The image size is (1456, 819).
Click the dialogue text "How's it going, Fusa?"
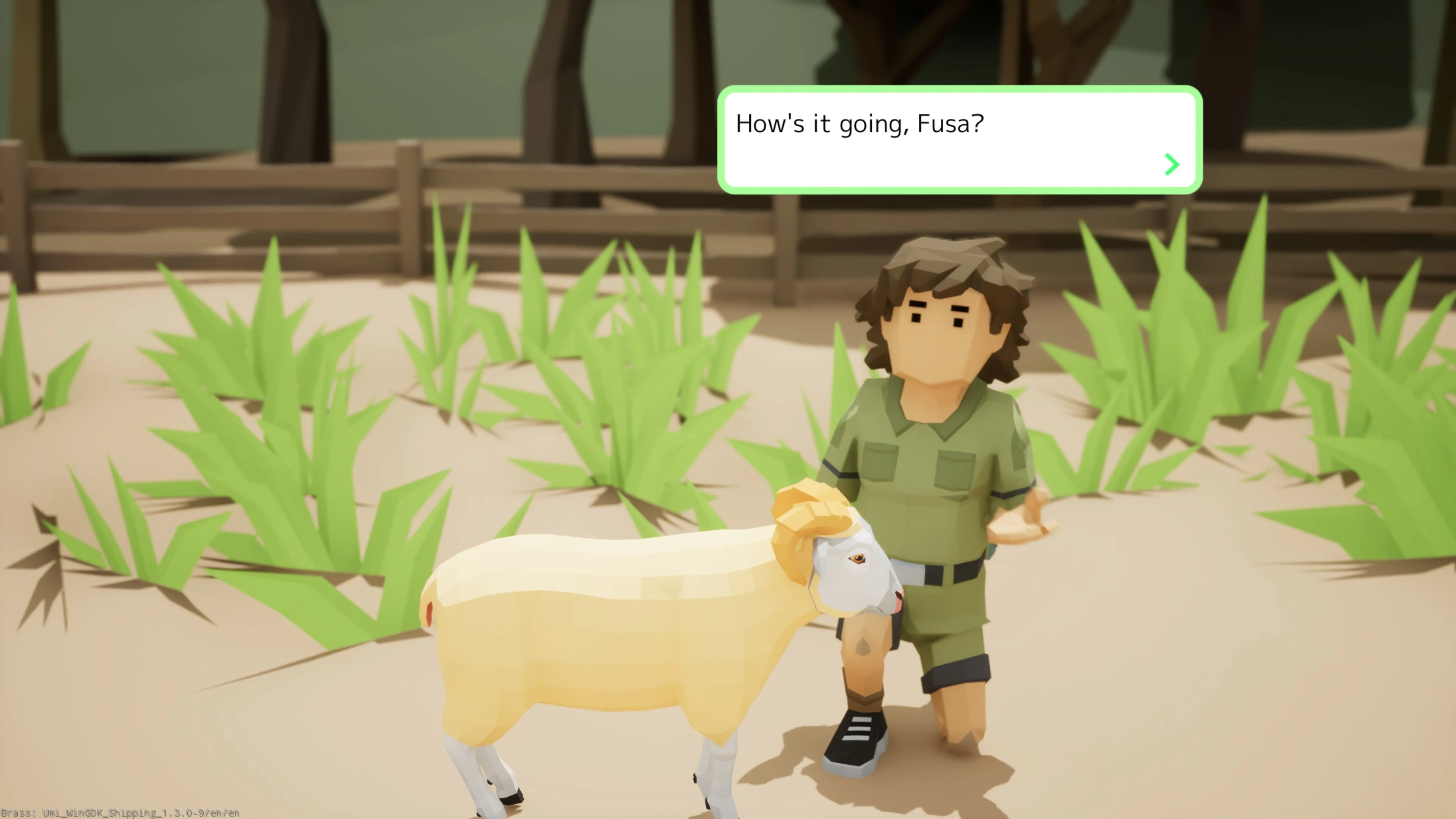pos(860,124)
